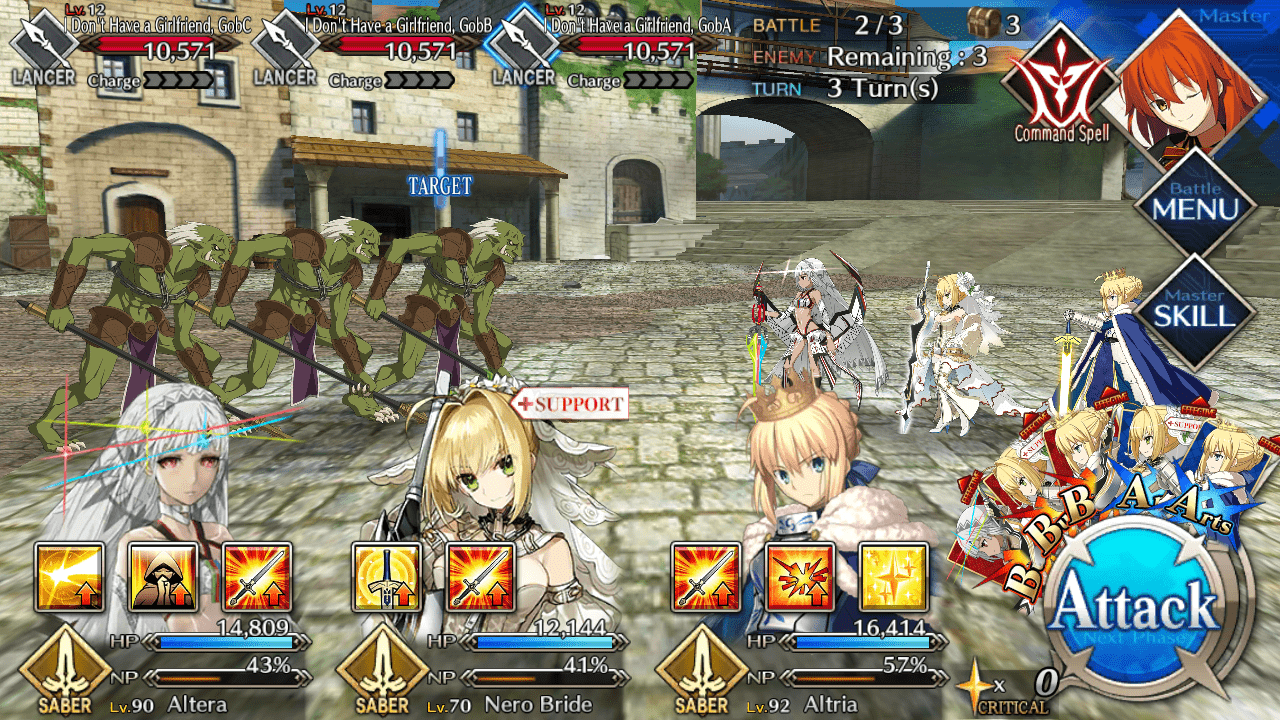
Task: Use Altria's red sword Charisma skill
Action: coord(706,577)
